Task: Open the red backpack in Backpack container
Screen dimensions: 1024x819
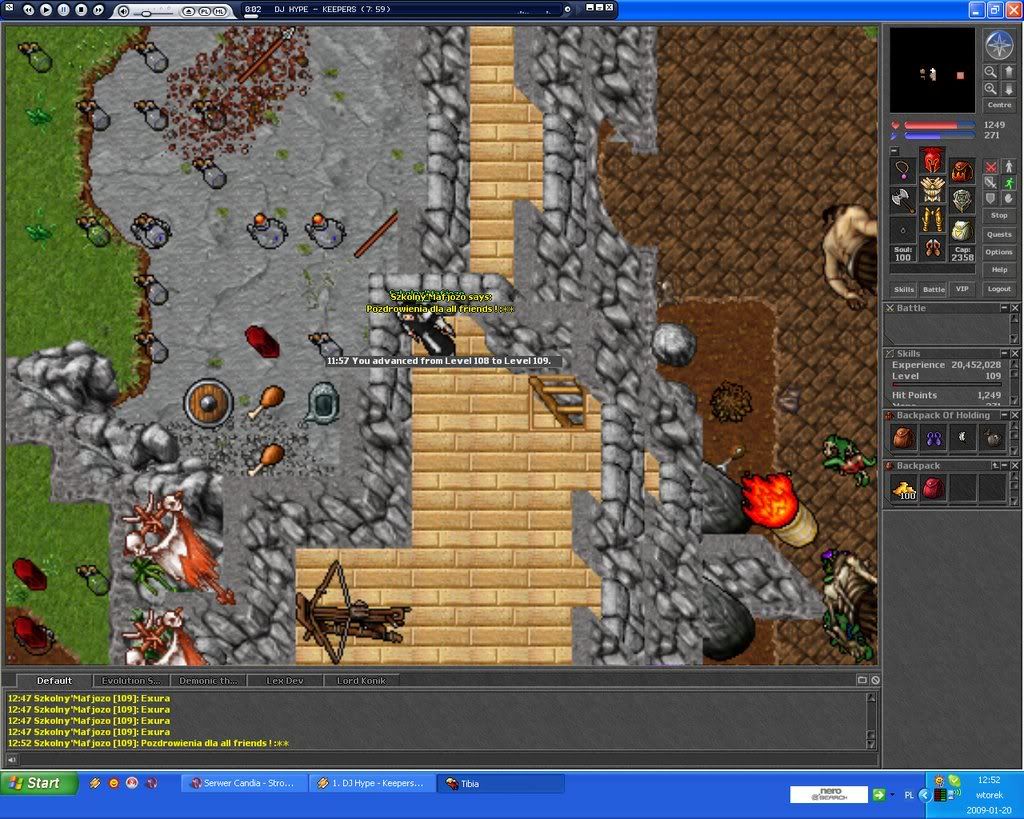Action: 934,488
